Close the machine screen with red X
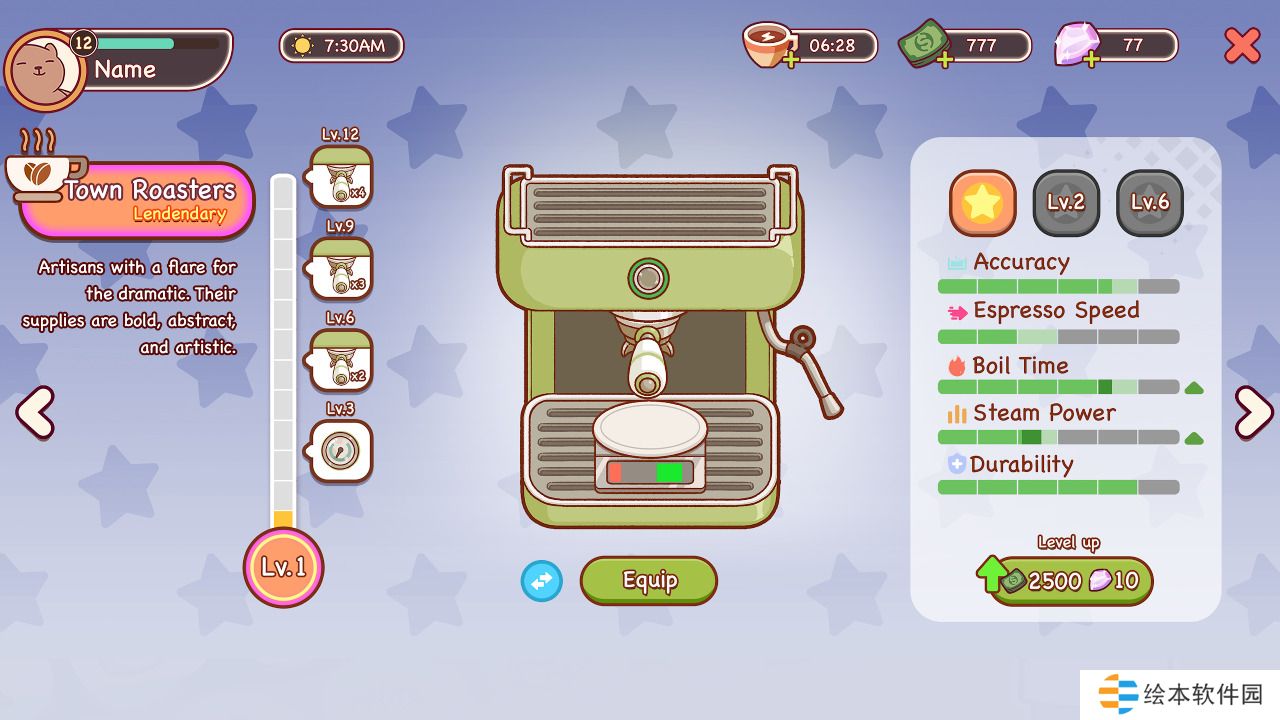Screen dimensions: 1280x720 1242,46
